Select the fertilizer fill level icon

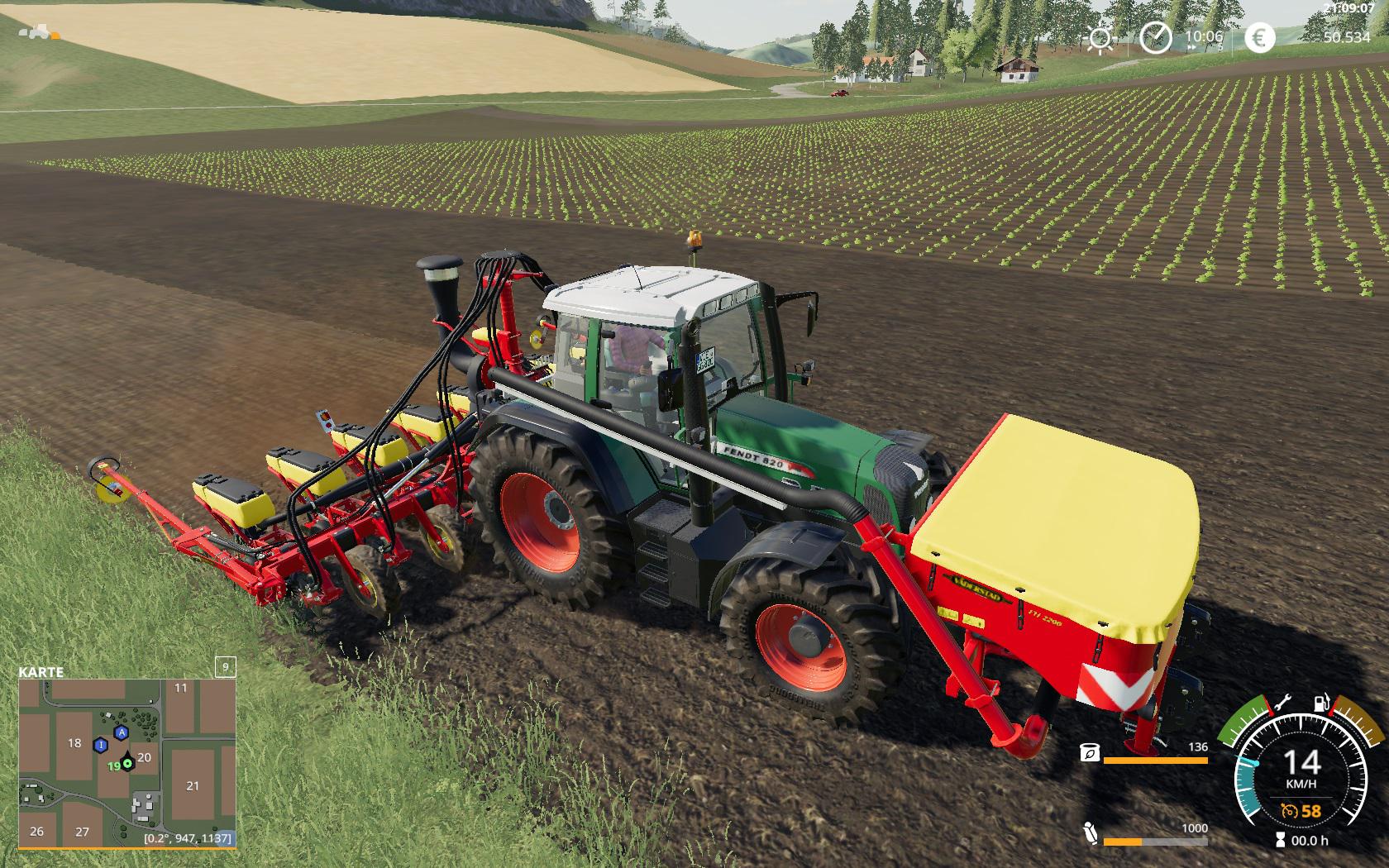point(1090,833)
